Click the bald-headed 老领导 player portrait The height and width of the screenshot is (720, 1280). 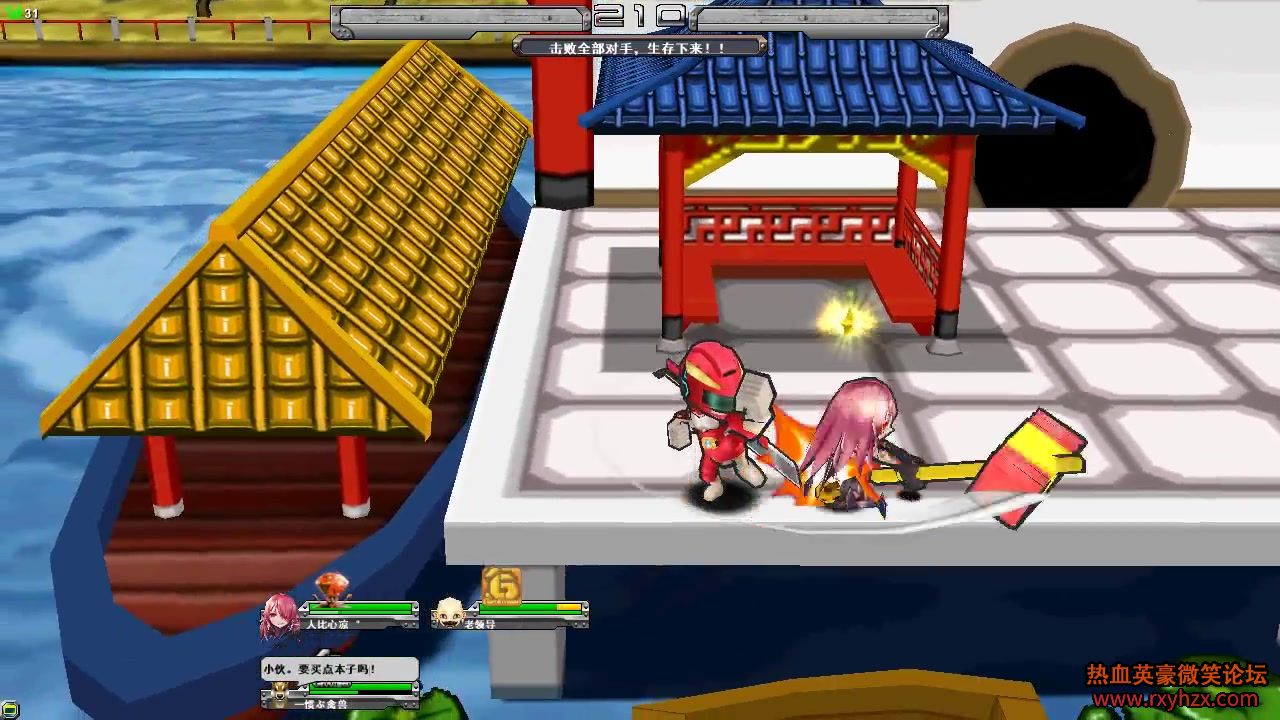[x=450, y=613]
